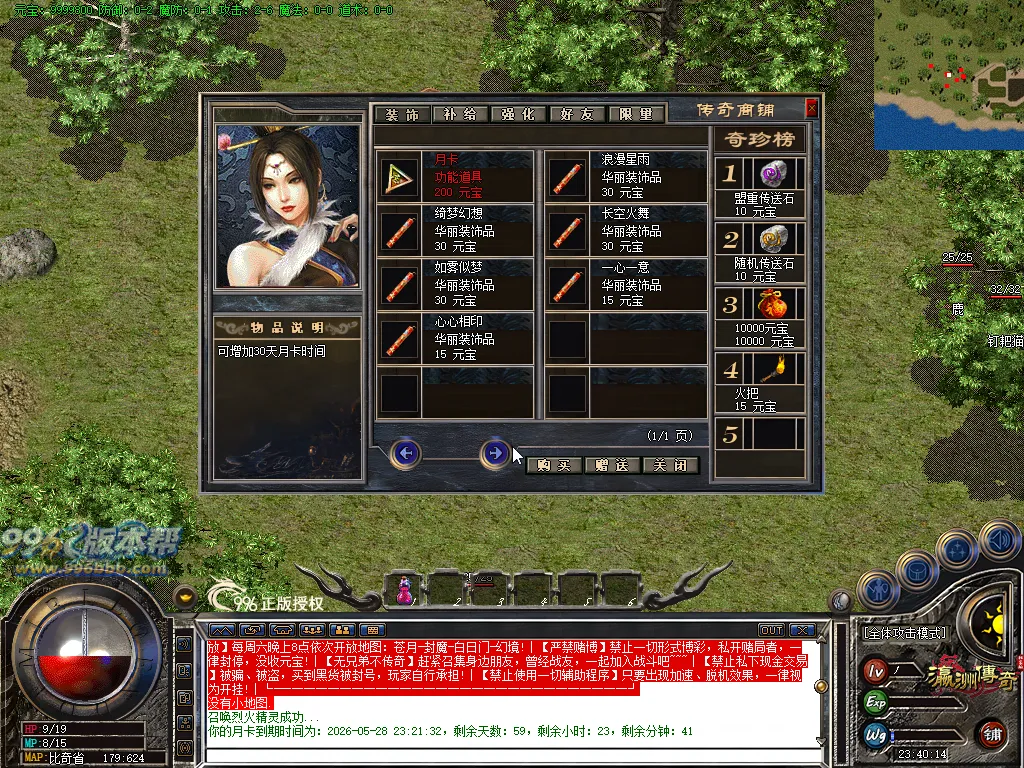
Task: Click the 赠送 gift button
Action: point(611,465)
